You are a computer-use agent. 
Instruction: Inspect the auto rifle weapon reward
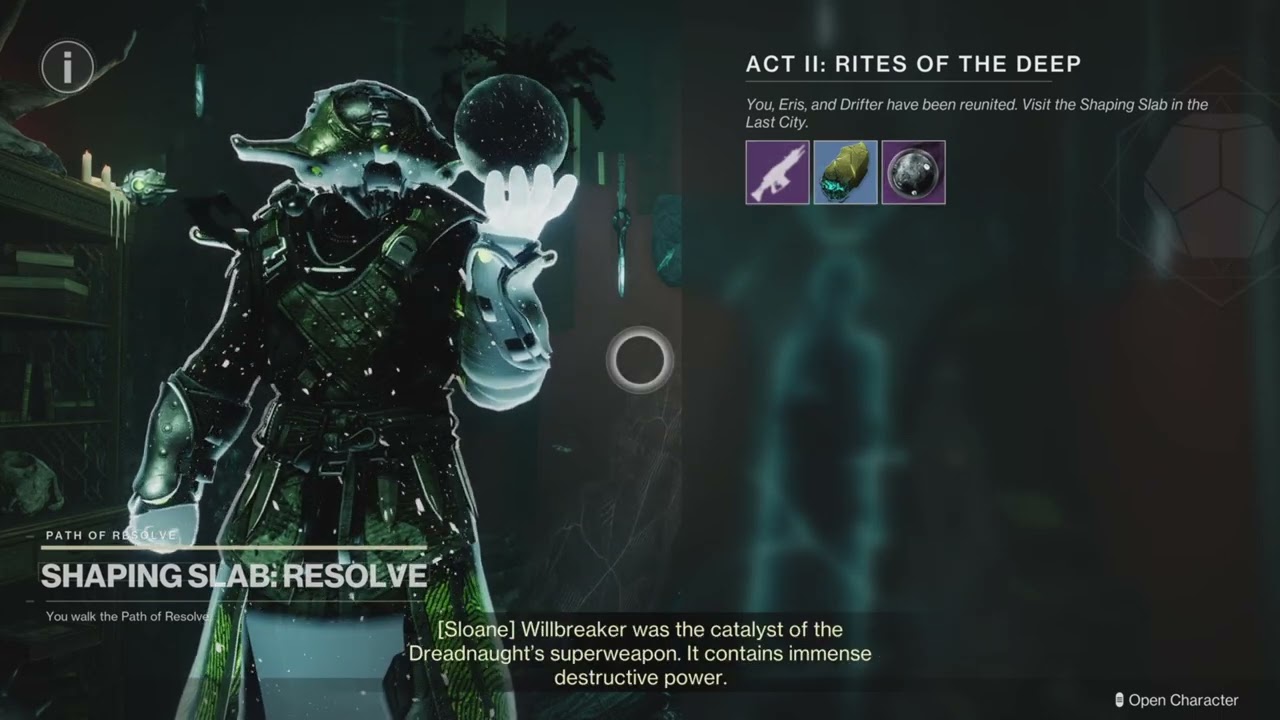point(777,172)
